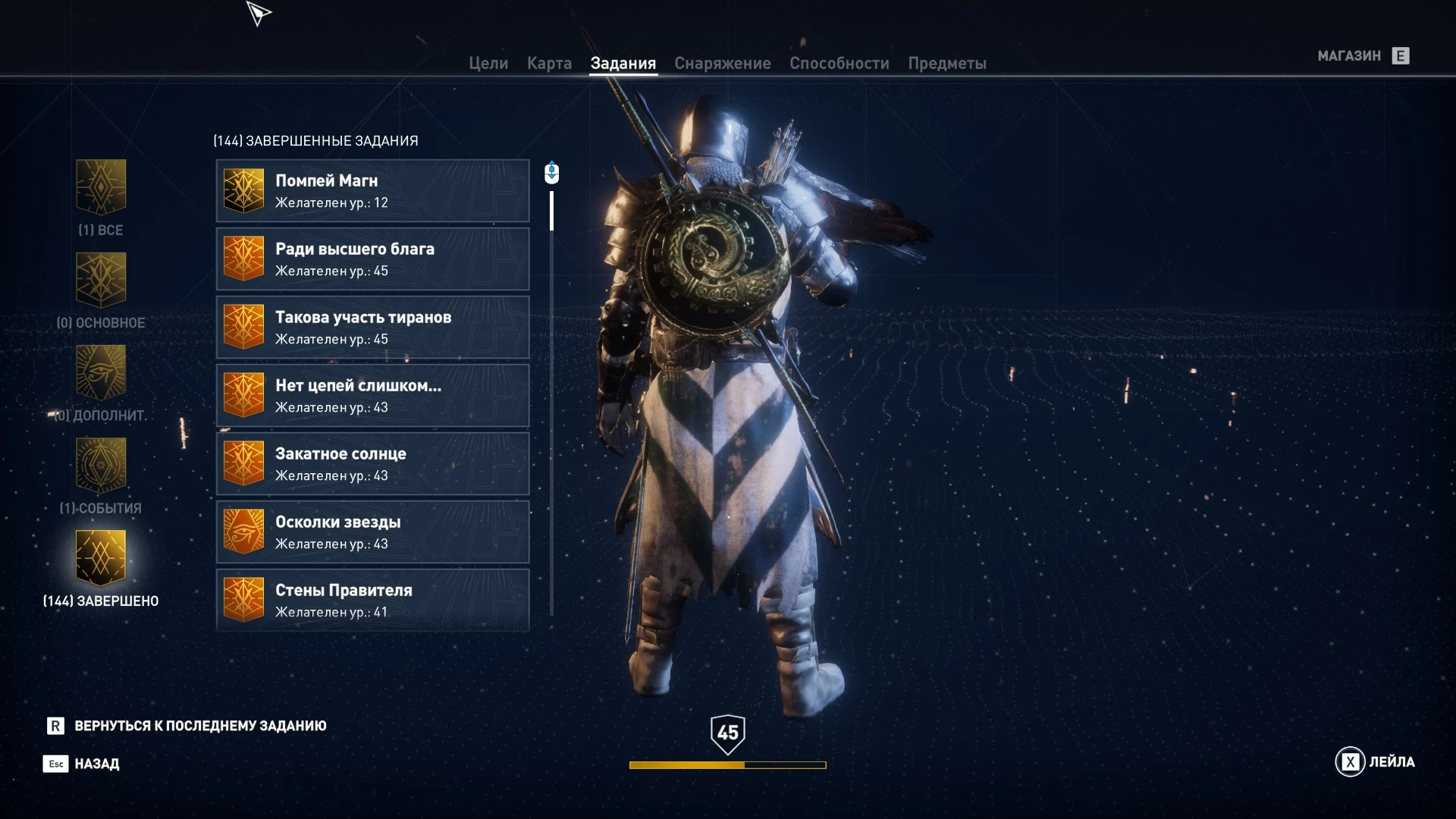This screenshot has width=1456, height=819.
Task: Click the XP progress bar below level 45
Action: [726, 765]
